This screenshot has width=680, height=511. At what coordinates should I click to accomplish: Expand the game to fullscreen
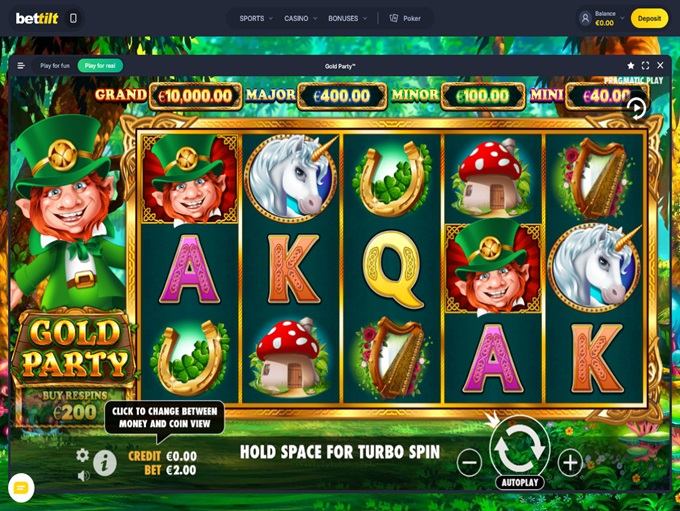pos(645,66)
